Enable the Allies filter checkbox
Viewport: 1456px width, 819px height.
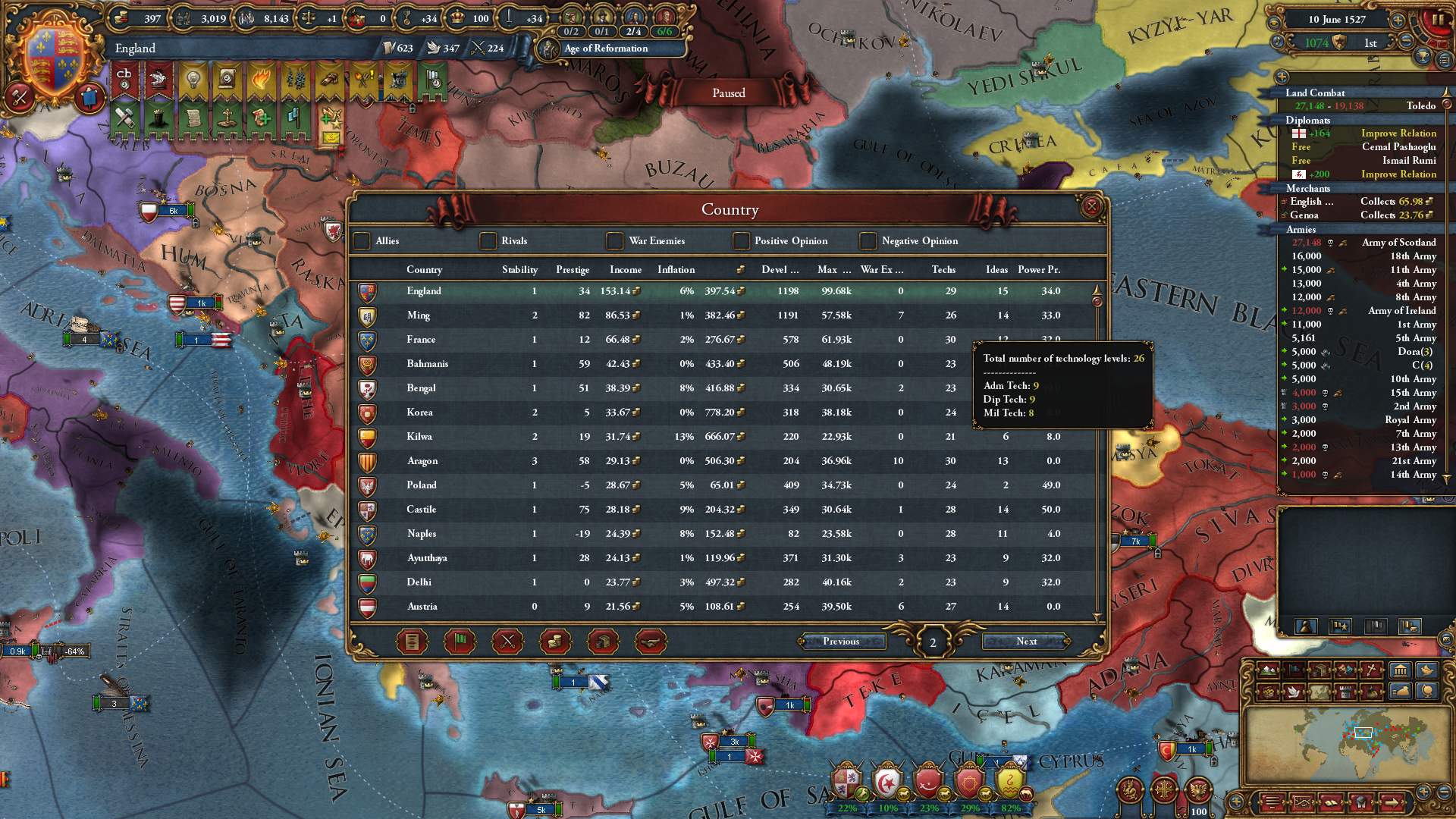click(362, 241)
